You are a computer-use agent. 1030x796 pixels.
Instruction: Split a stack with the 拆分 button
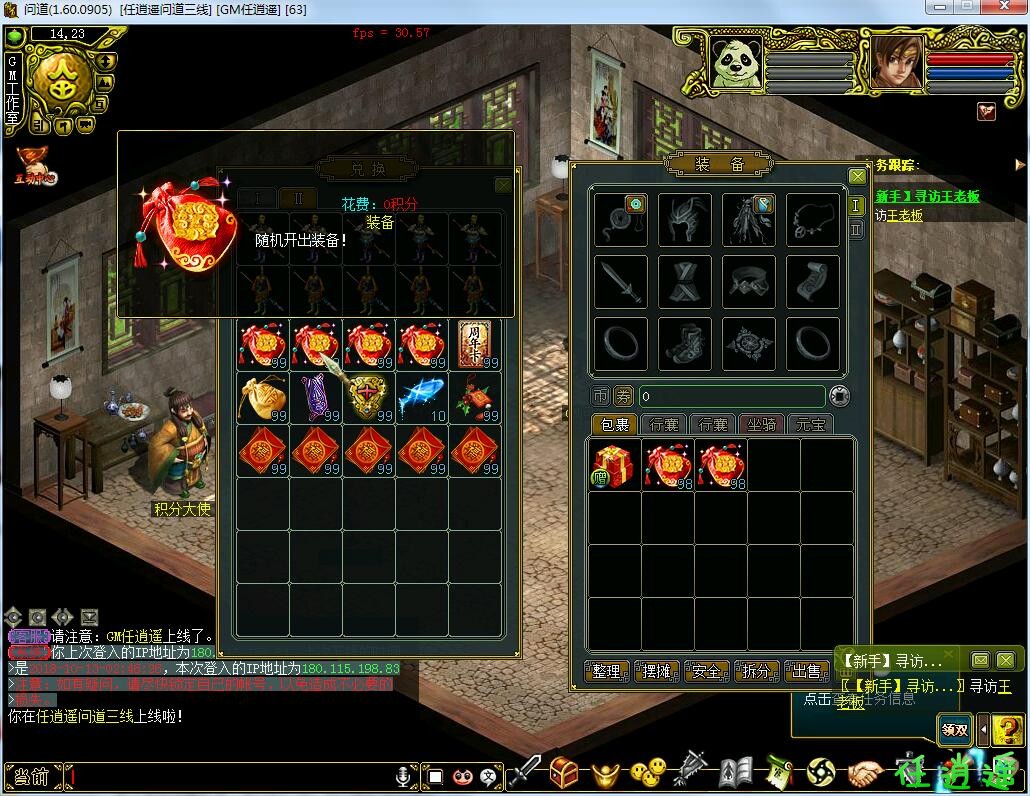757,671
